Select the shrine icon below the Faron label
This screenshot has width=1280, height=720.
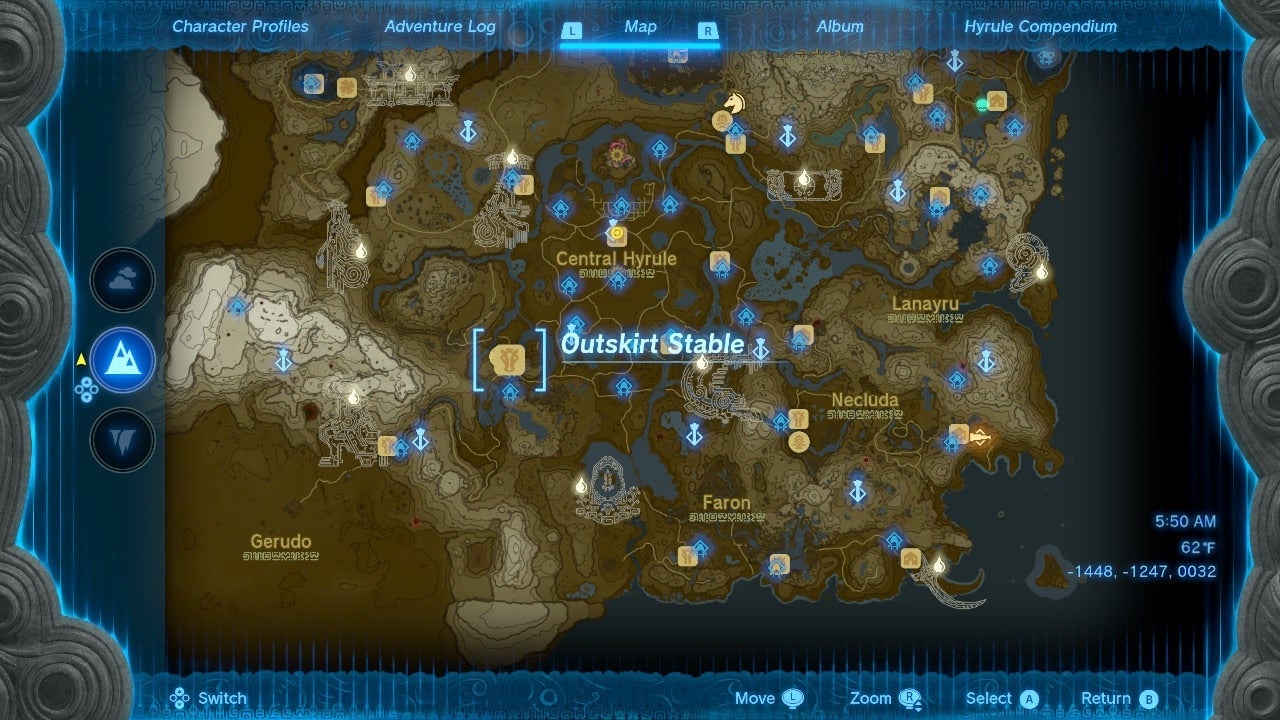pyautogui.click(x=702, y=545)
